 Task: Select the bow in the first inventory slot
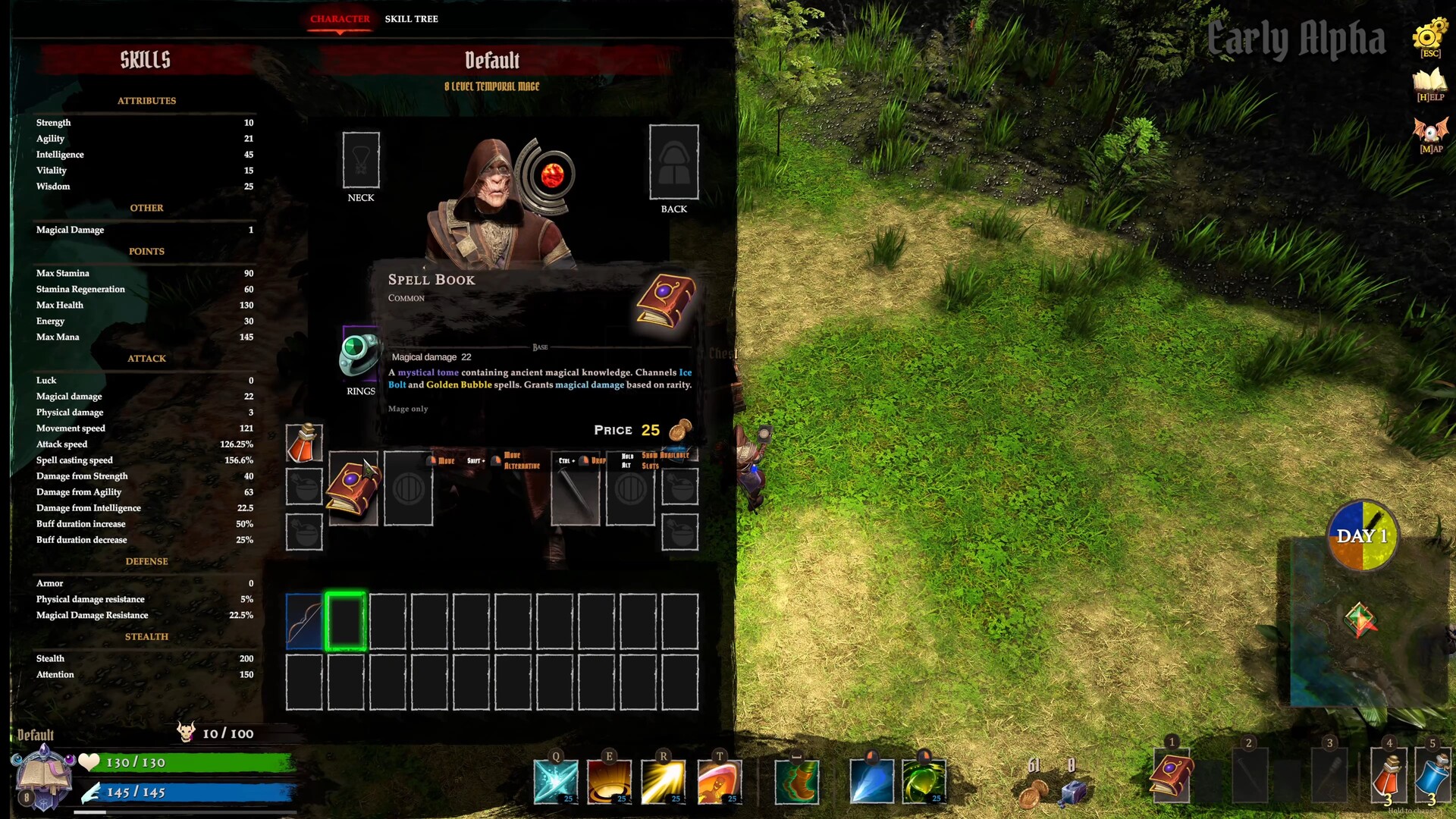[x=305, y=622]
